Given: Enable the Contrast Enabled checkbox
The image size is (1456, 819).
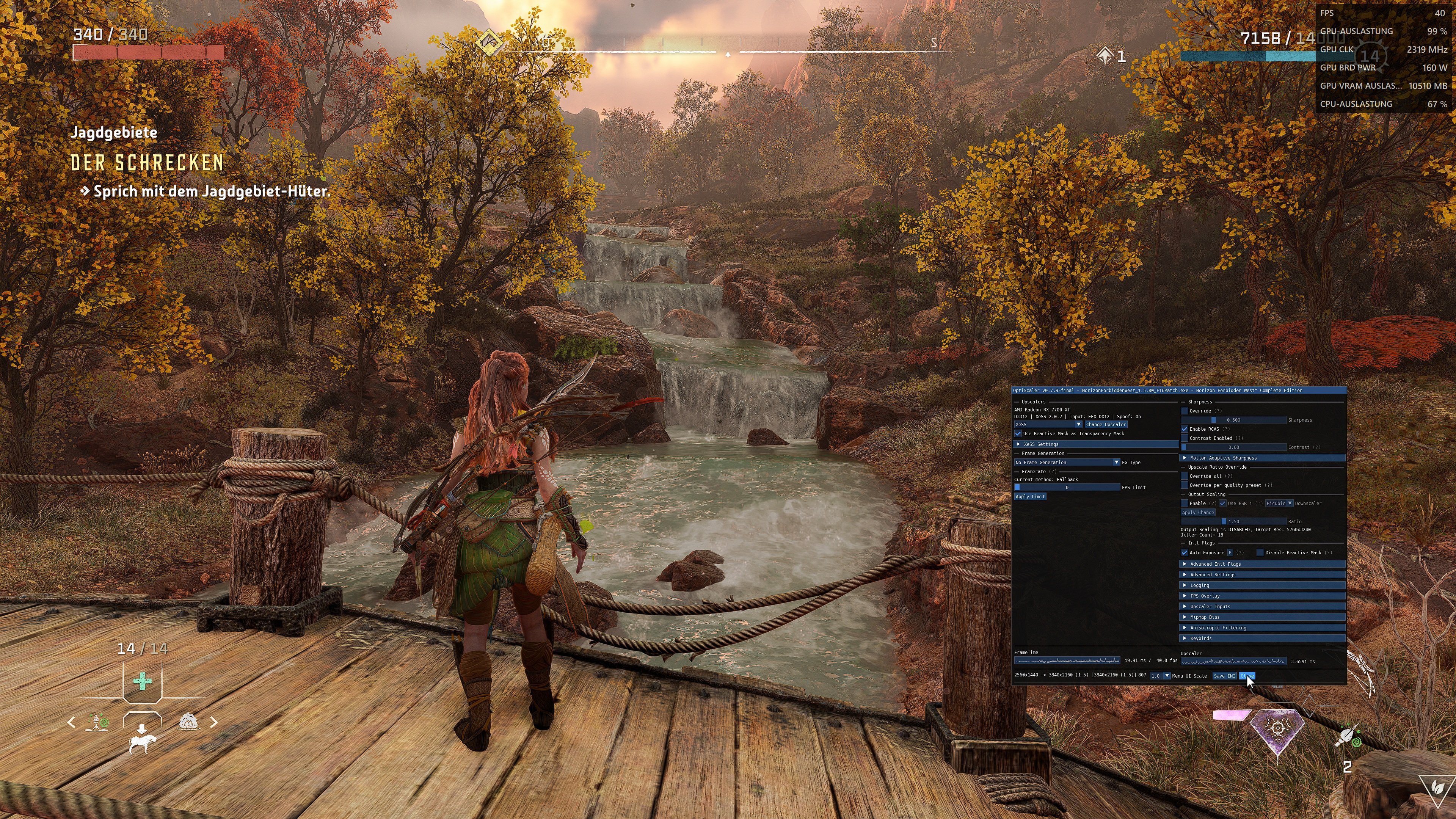Looking at the screenshot, I should pos(1185,438).
